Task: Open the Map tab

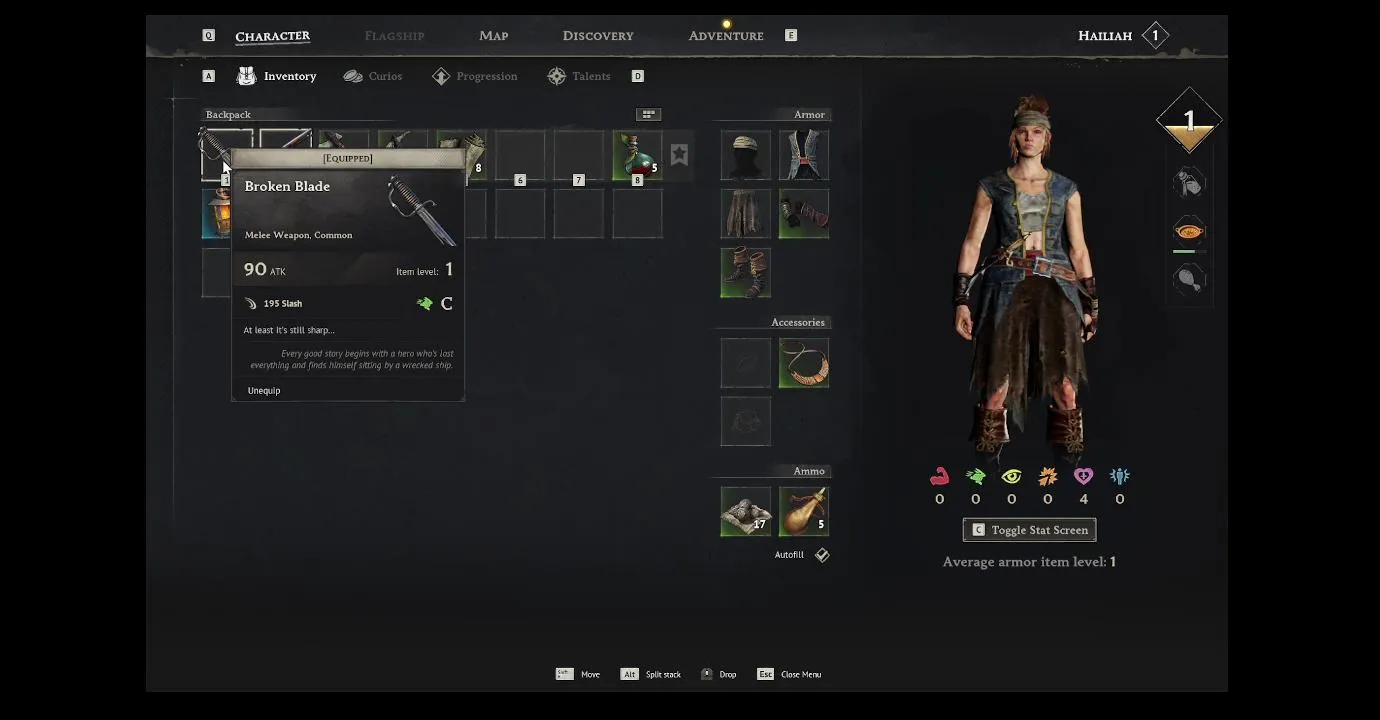Action: 493,36
